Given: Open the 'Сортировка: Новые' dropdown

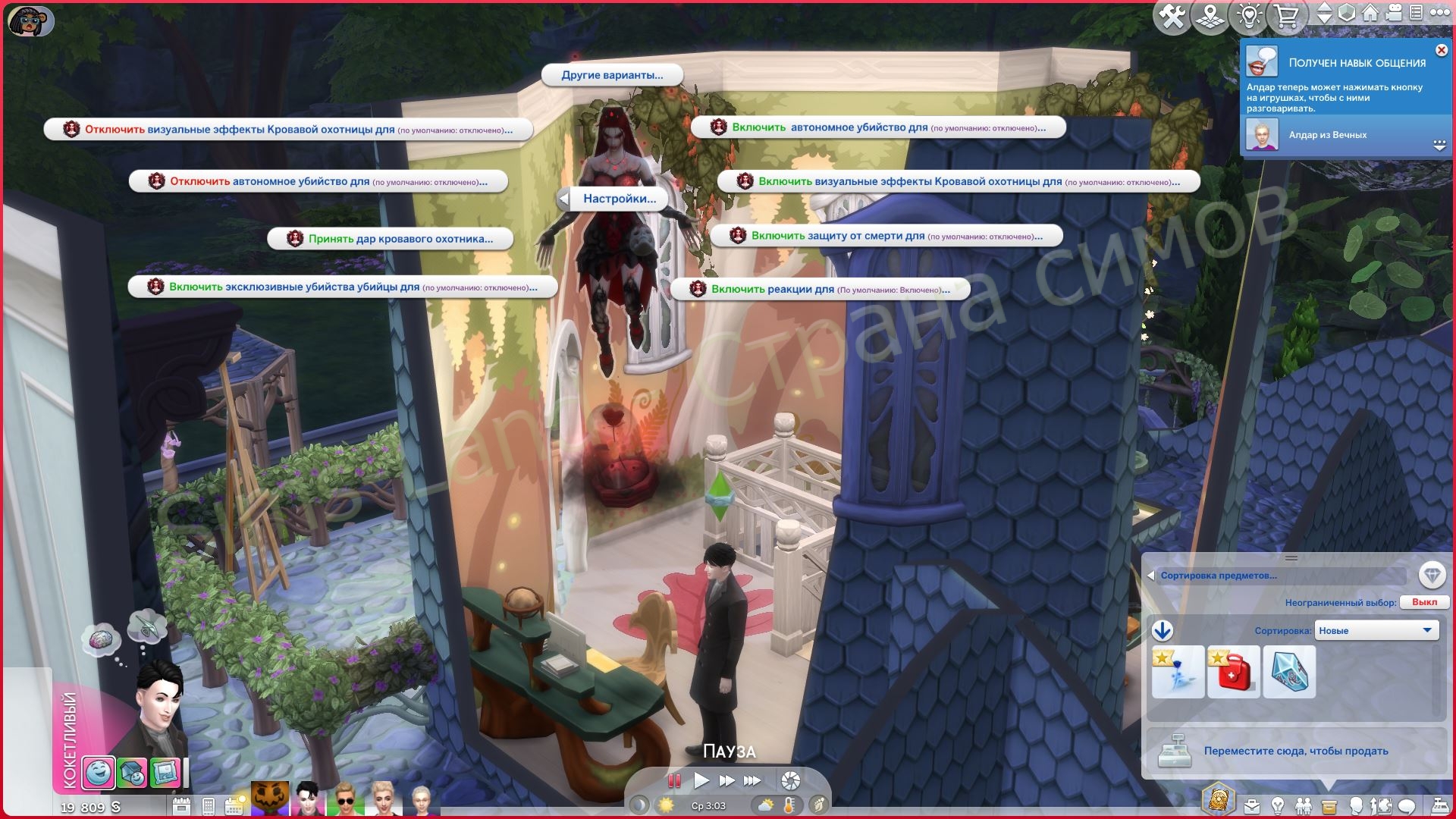Looking at the screenshot, I should point(1376,629).
